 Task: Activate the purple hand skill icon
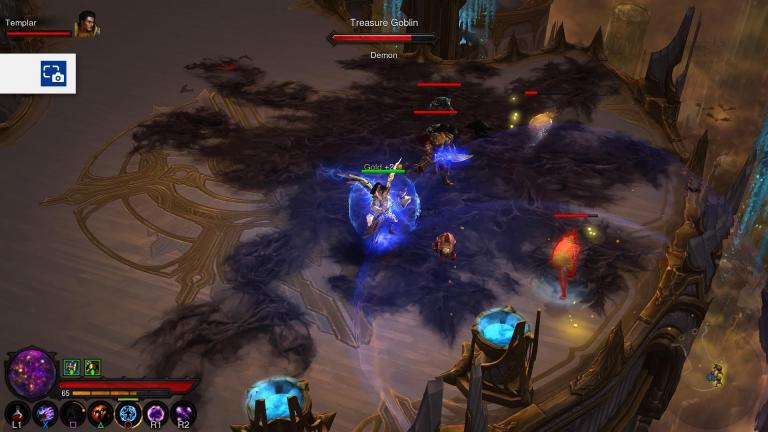click(x=45, y=412)
